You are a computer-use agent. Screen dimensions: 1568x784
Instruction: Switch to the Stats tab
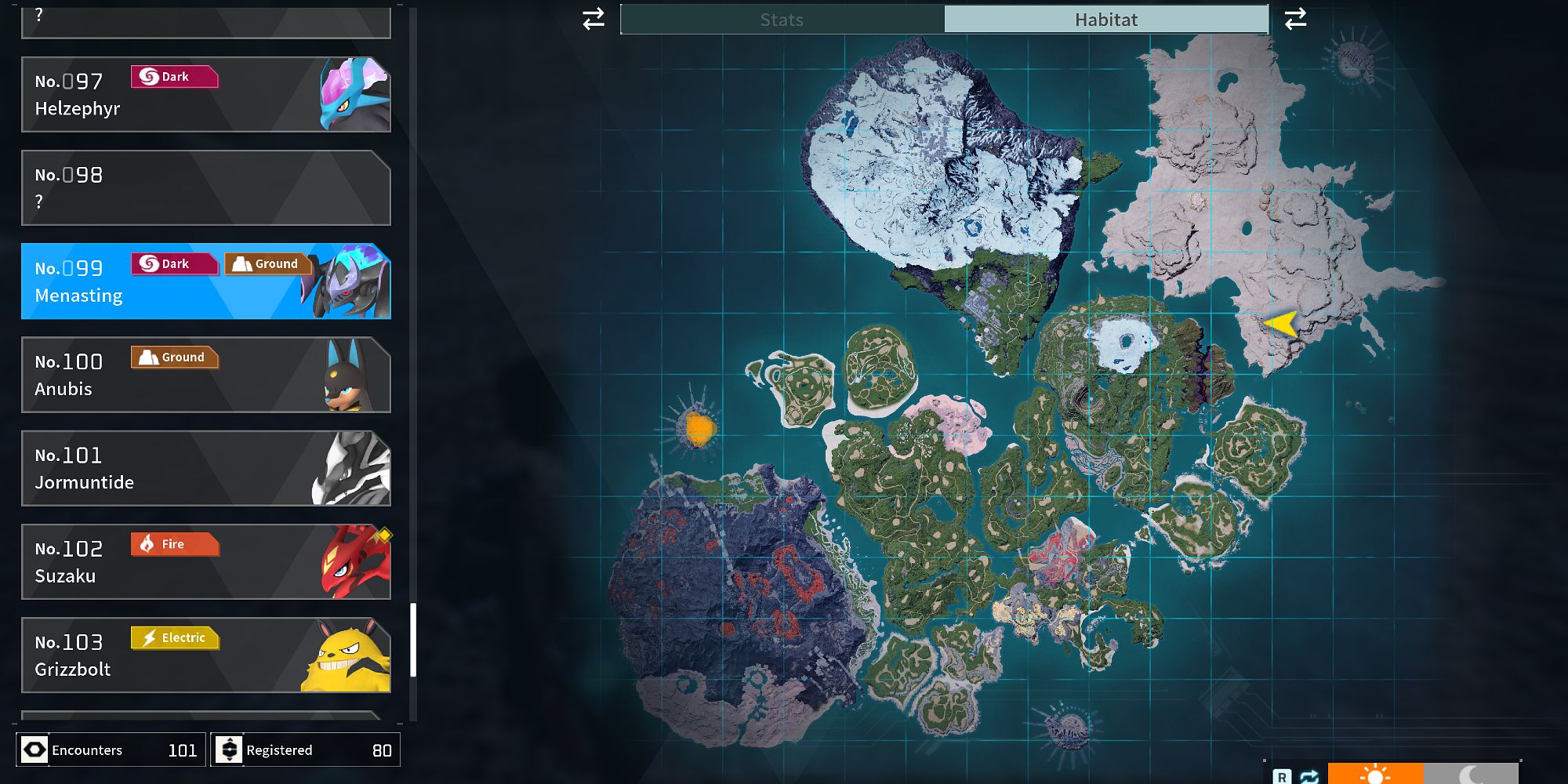click(782, 20)
